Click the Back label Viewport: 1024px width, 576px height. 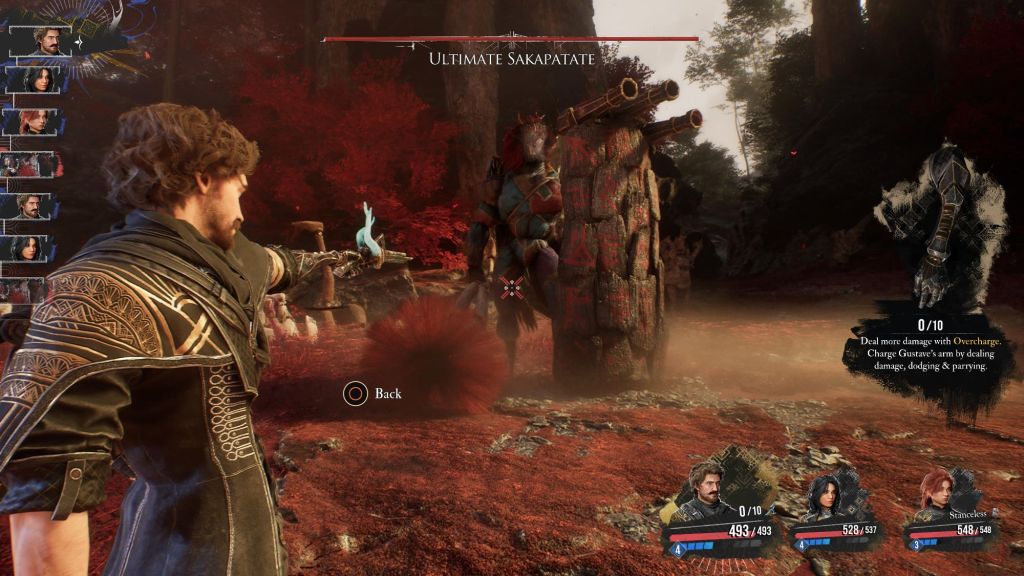tap(388, 394)
